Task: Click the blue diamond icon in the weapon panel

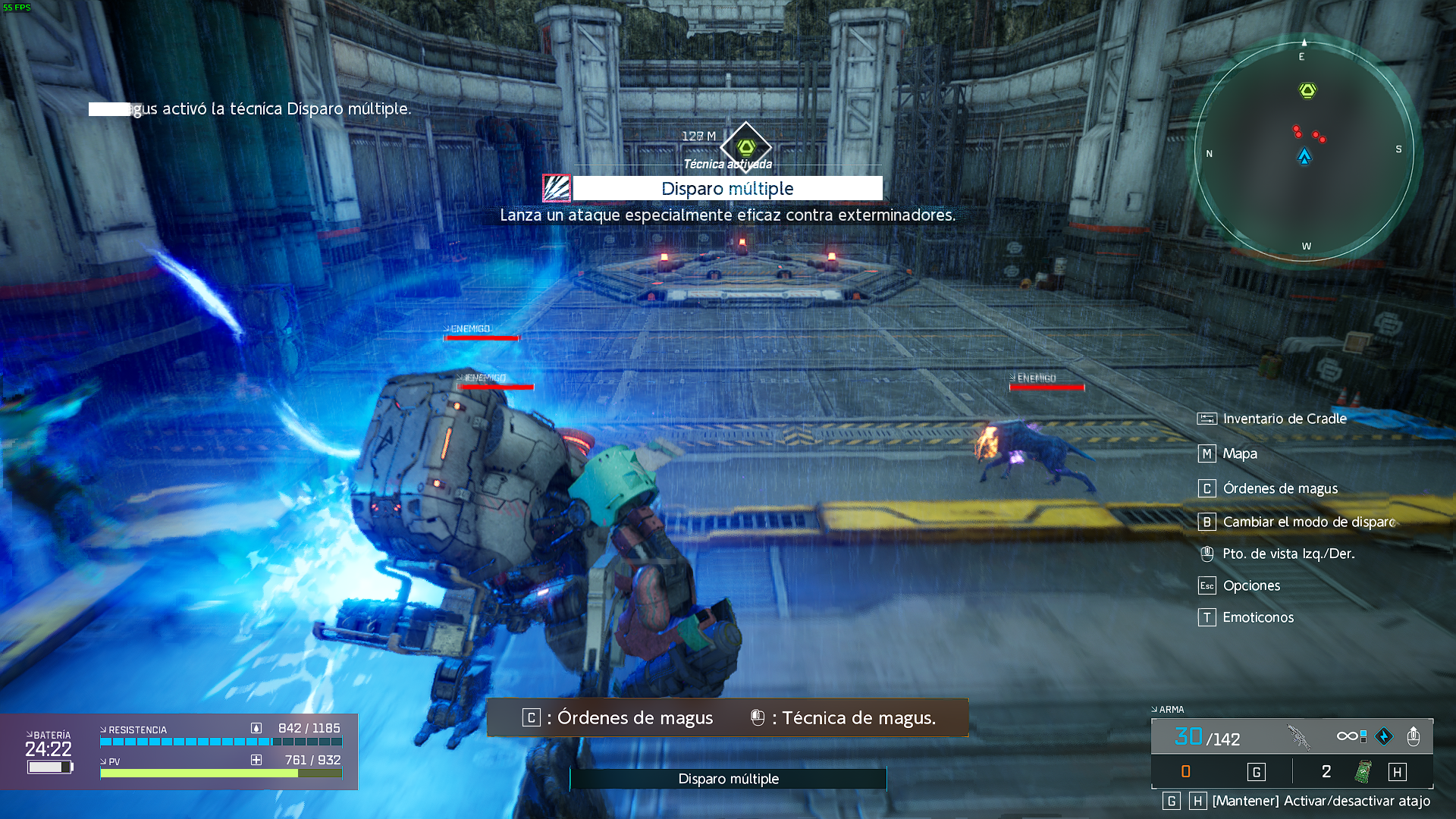Action: pyautogui.click(x=1384, y=736)
